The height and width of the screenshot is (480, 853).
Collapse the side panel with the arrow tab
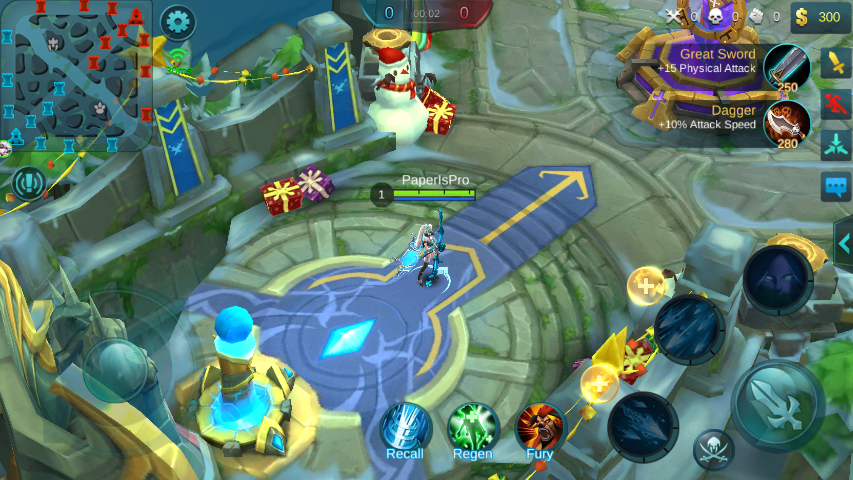tap(843, 243)
